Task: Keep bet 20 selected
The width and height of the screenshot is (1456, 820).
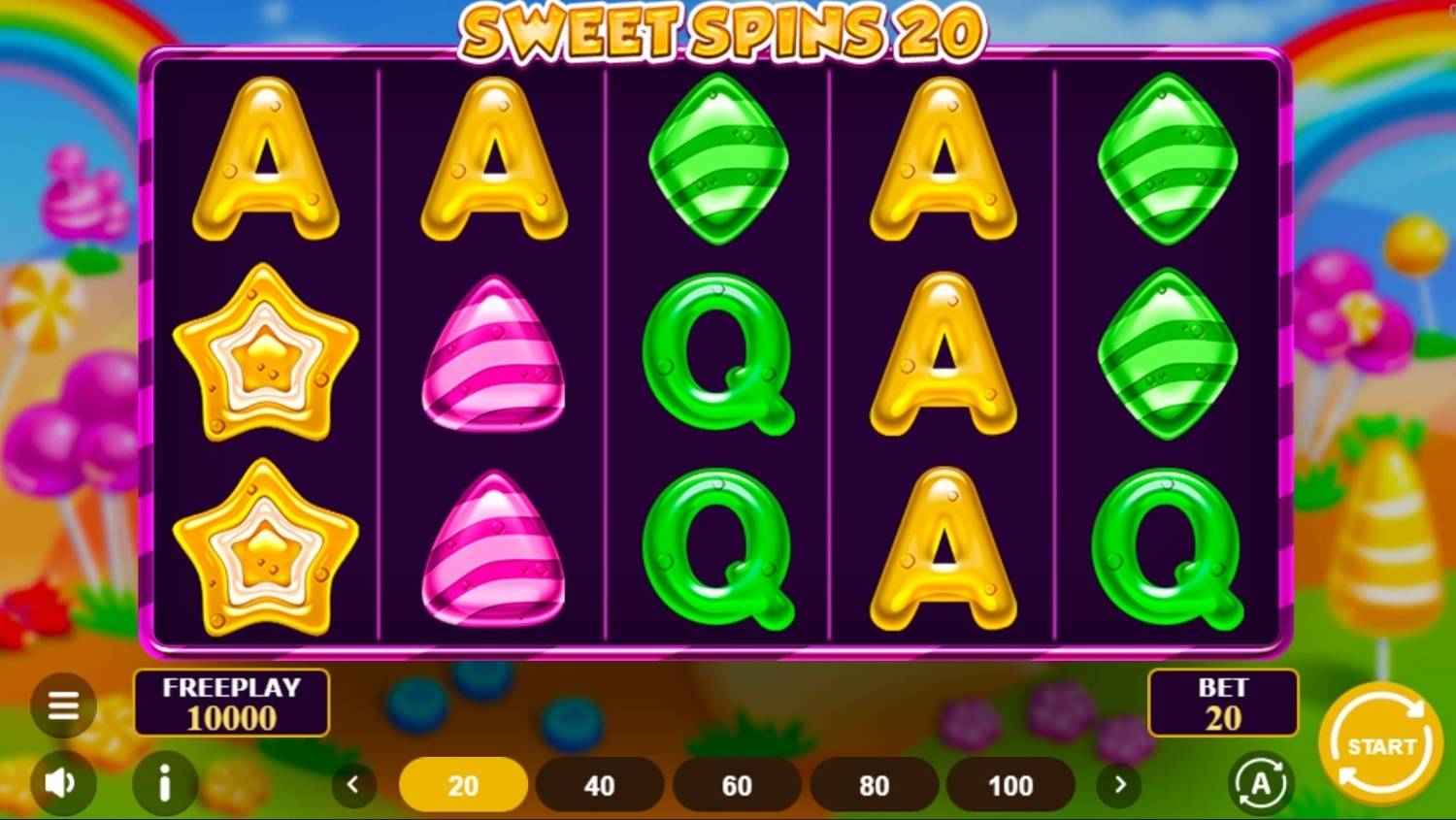Action: [x=463, y=785]
